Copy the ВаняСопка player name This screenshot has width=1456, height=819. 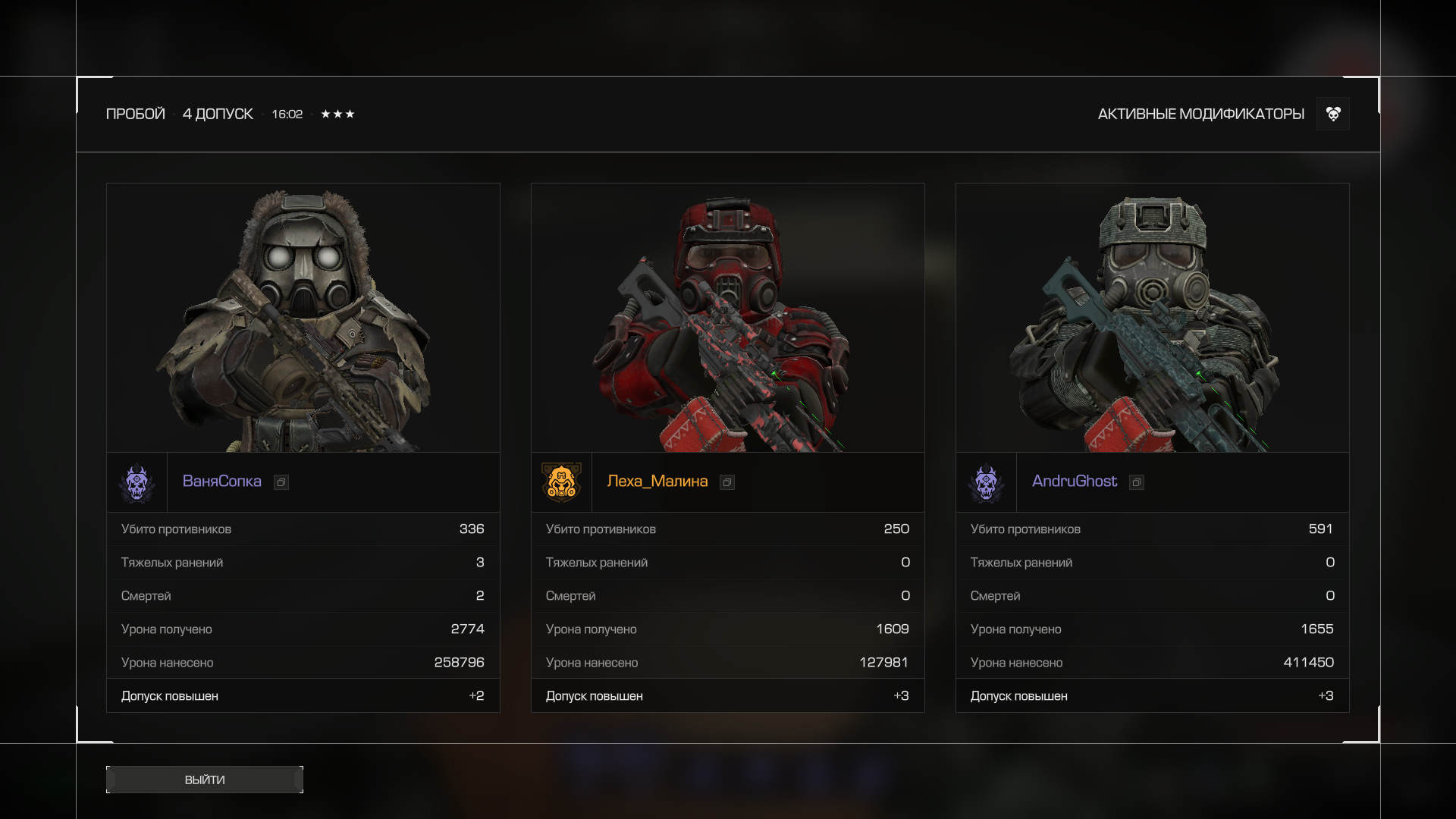pos(281,482)
